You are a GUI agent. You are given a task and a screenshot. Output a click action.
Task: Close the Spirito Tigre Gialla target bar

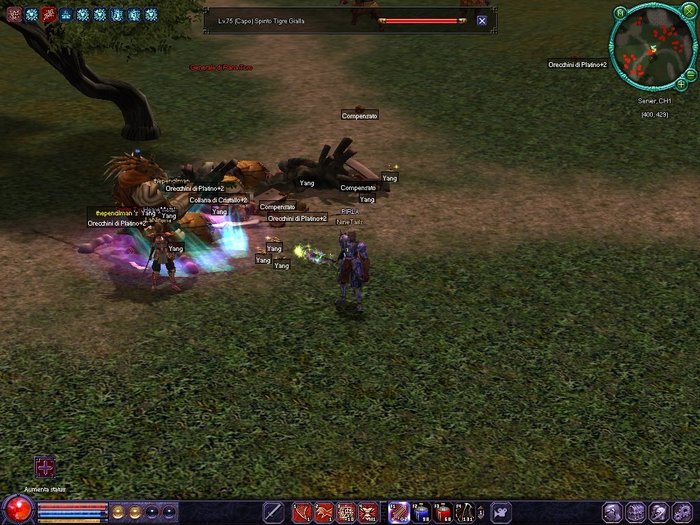click(482, 20)
